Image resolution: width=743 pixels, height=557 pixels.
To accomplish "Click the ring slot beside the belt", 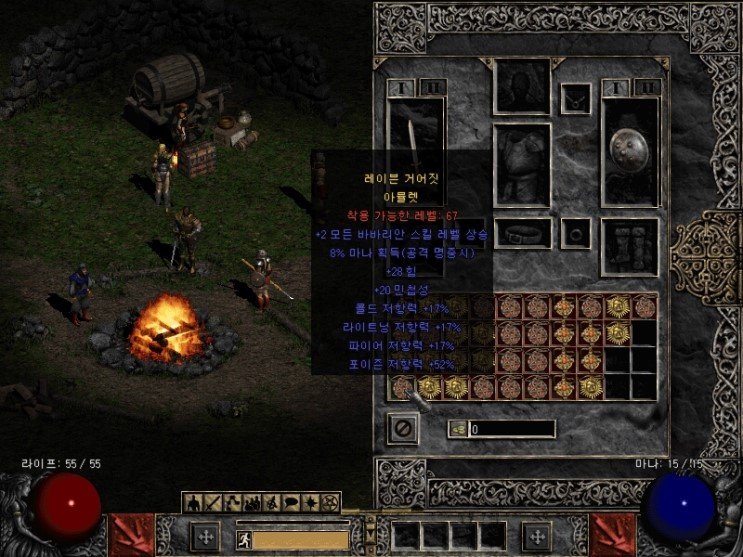I will [575, 233].
